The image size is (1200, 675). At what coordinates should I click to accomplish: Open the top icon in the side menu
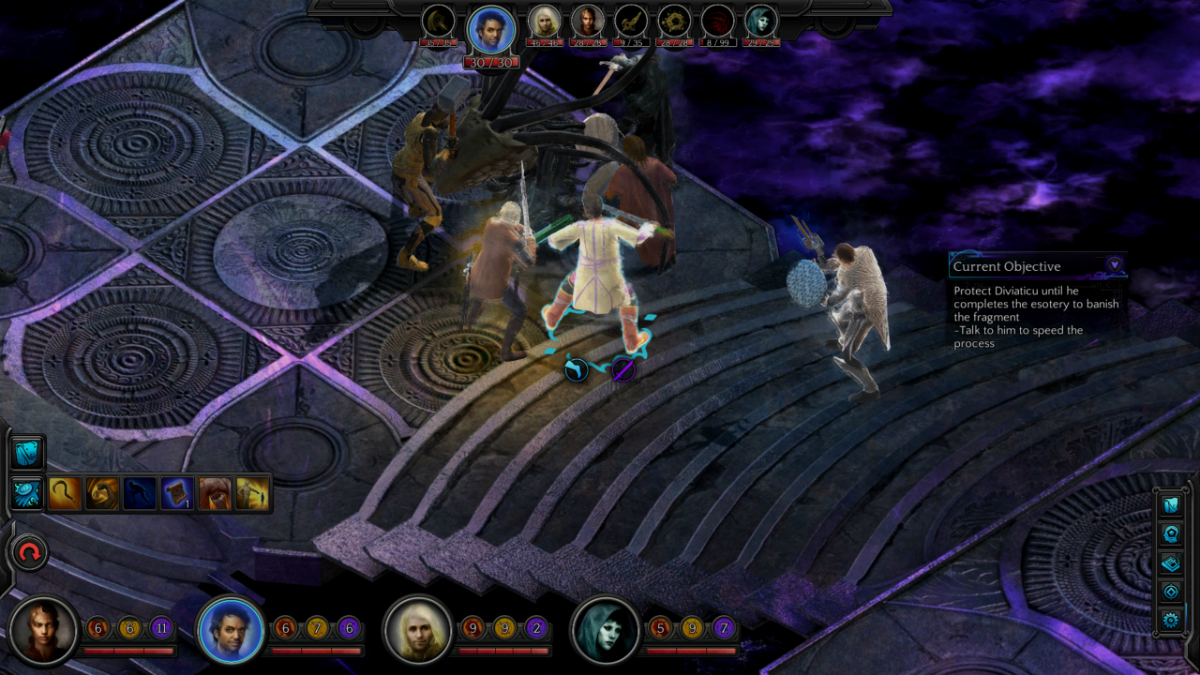pos(1171,504)
